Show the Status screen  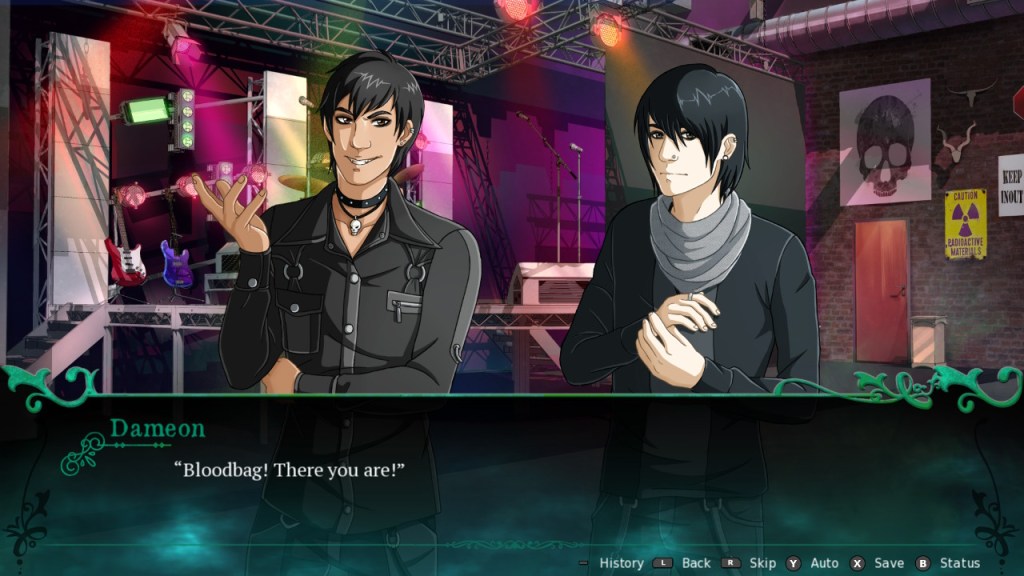pos(959,563)
